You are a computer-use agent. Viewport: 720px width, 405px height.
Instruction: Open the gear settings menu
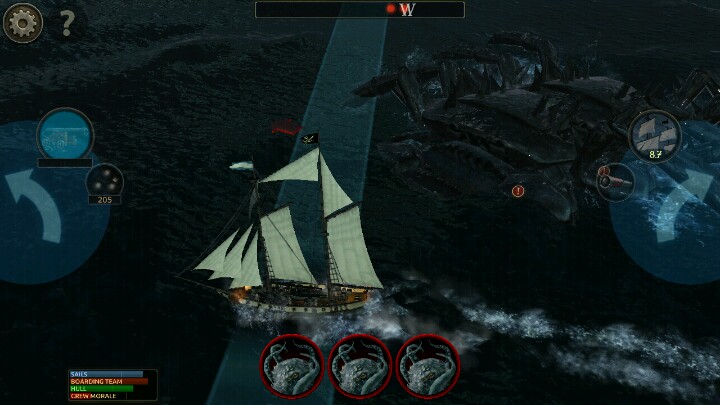[x=22, y=21]
